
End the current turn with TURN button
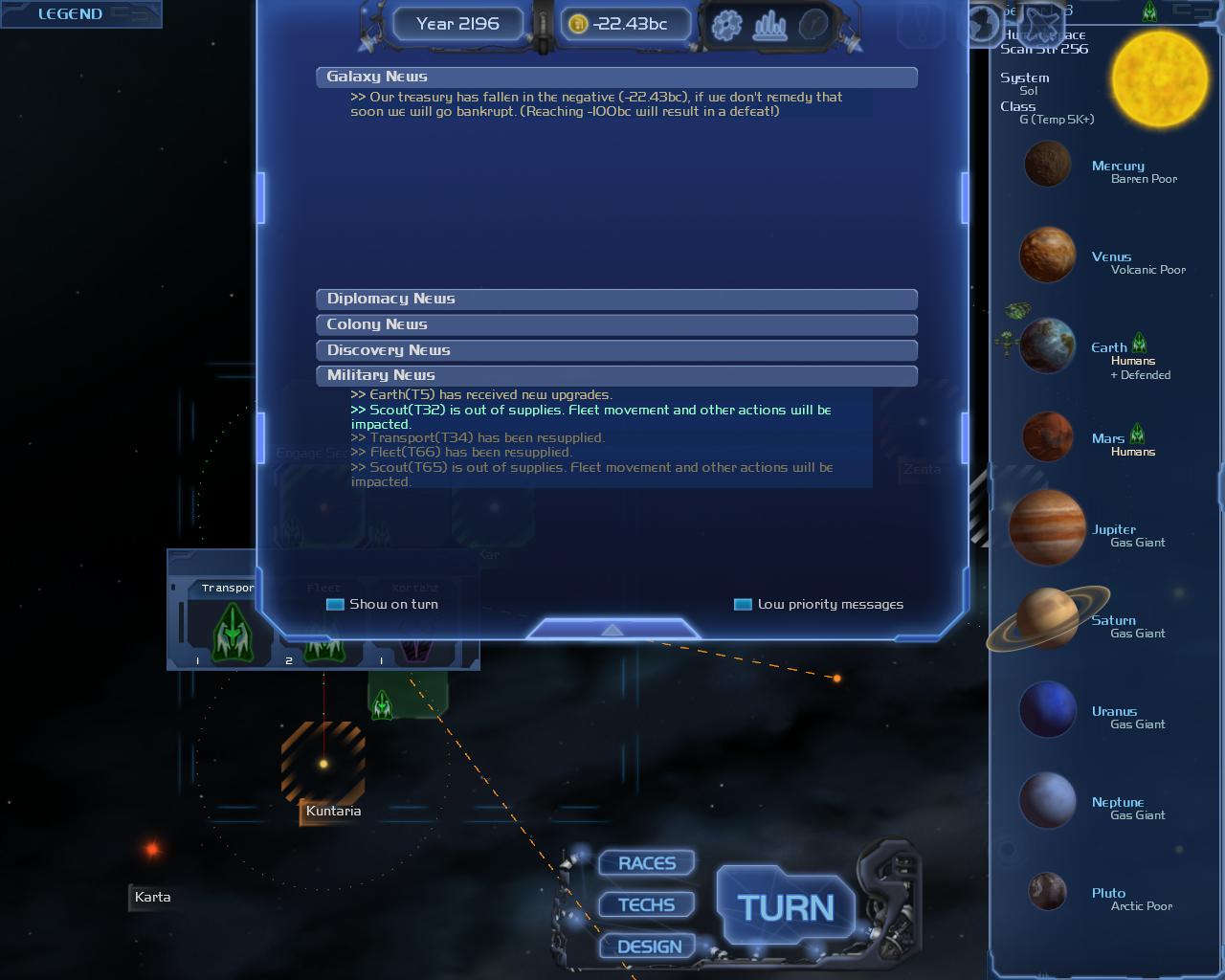click(x=786, y=906)
